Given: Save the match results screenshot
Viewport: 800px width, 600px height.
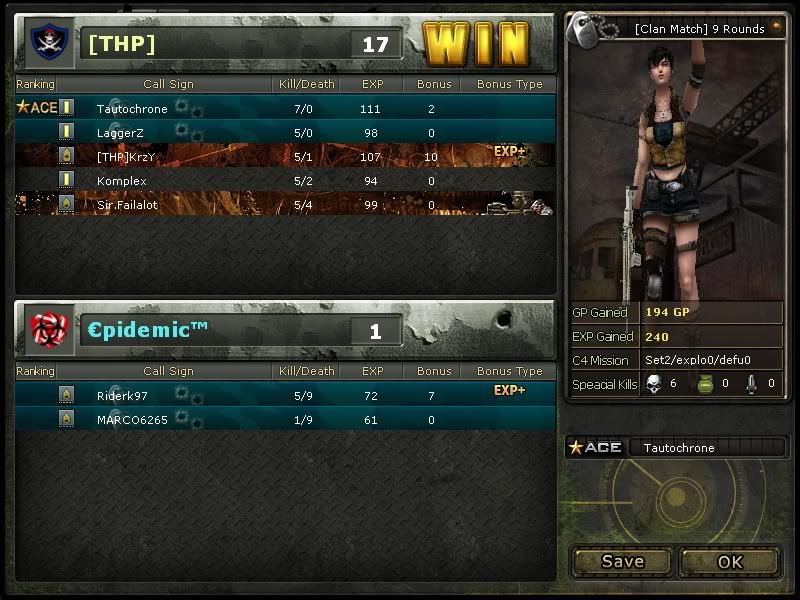Looking at the screenshot, I should 622,561.
